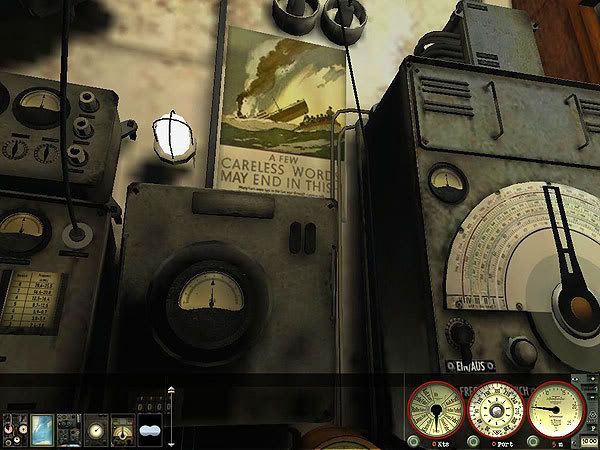Click the depth gauge dial
This screenshot has height=450, width=600.
coord(557,409)
